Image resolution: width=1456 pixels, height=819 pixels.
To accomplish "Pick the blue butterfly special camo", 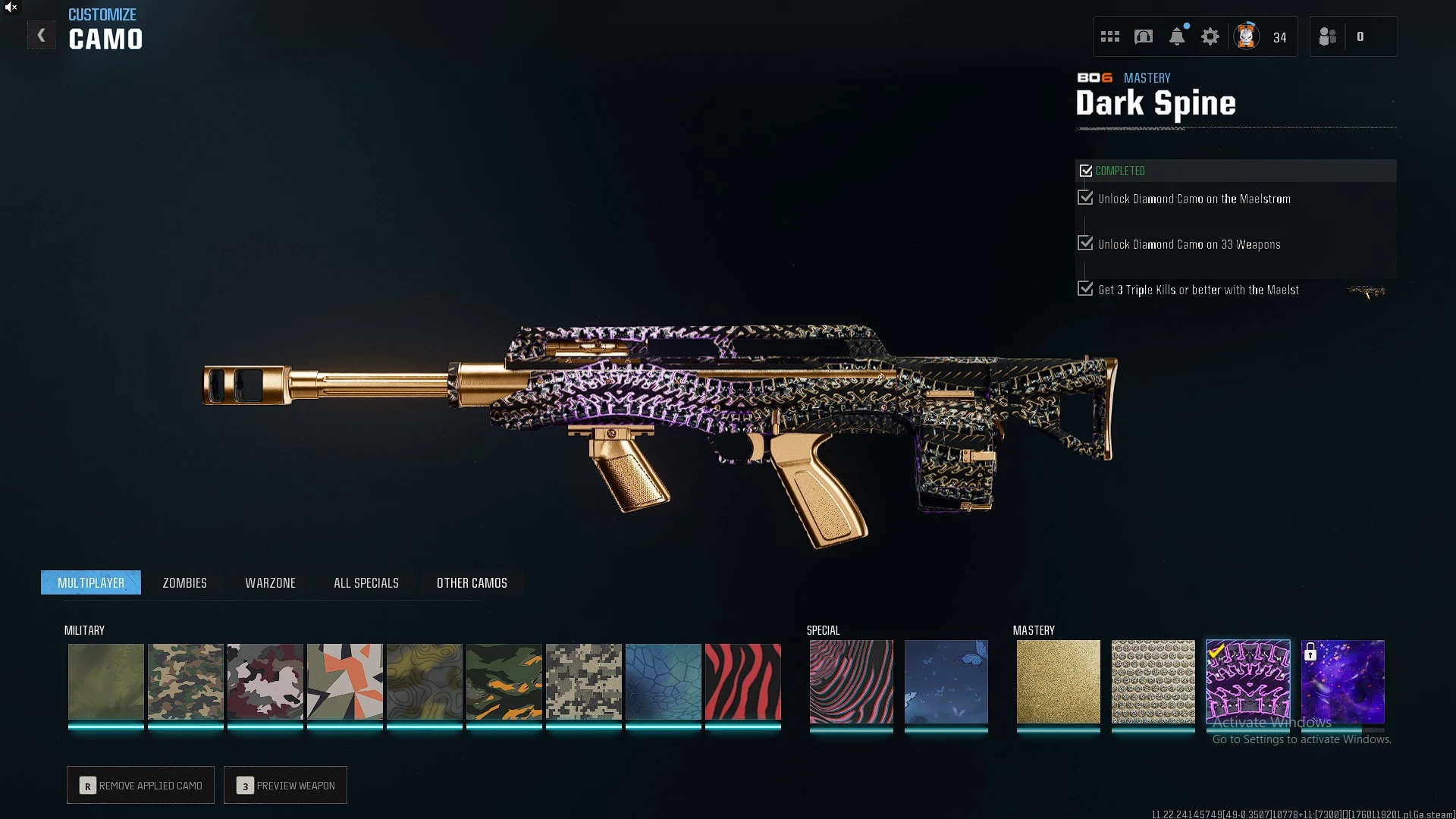I will click(946, 681).
